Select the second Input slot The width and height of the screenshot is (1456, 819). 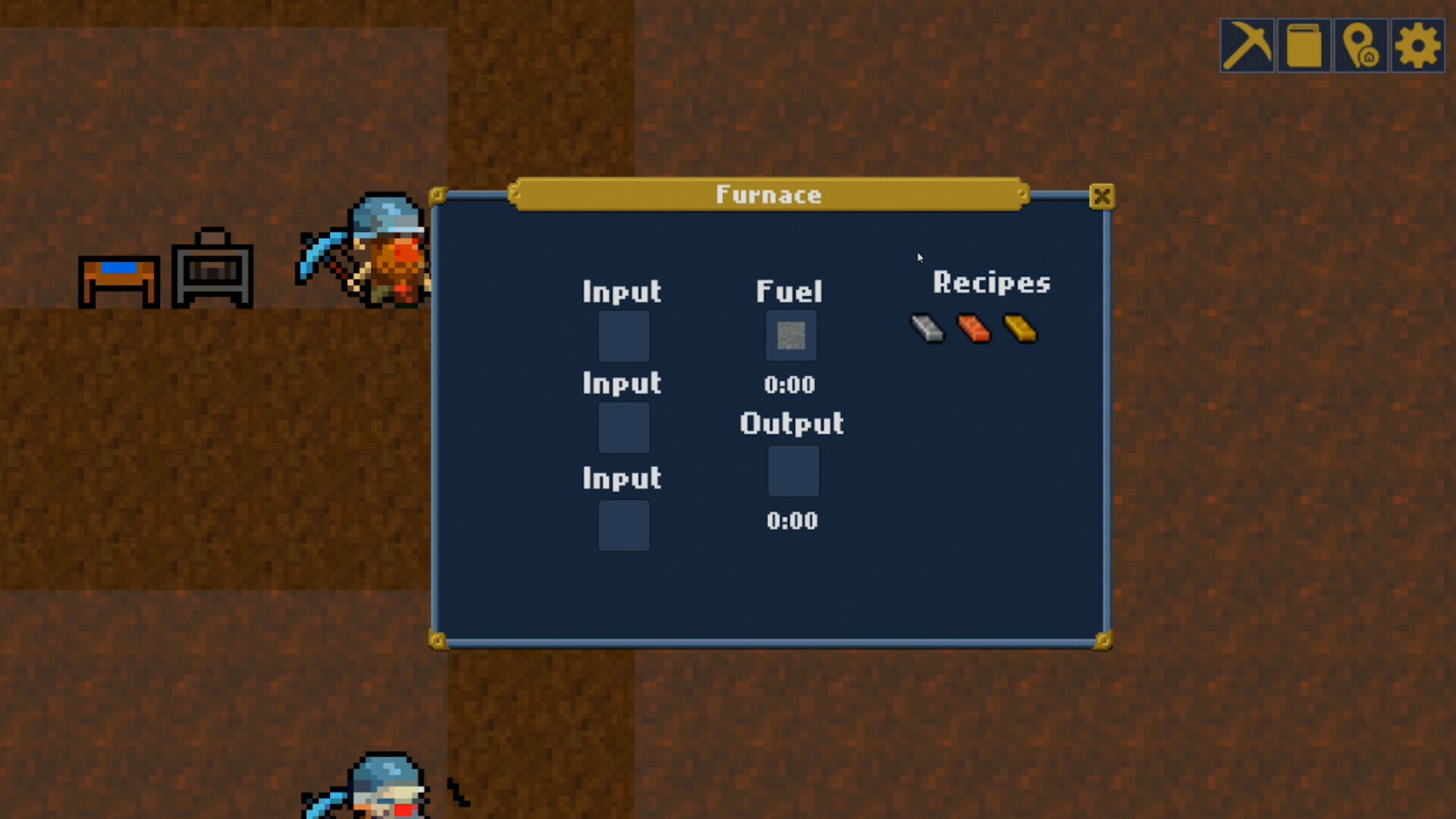click(623, 427)
